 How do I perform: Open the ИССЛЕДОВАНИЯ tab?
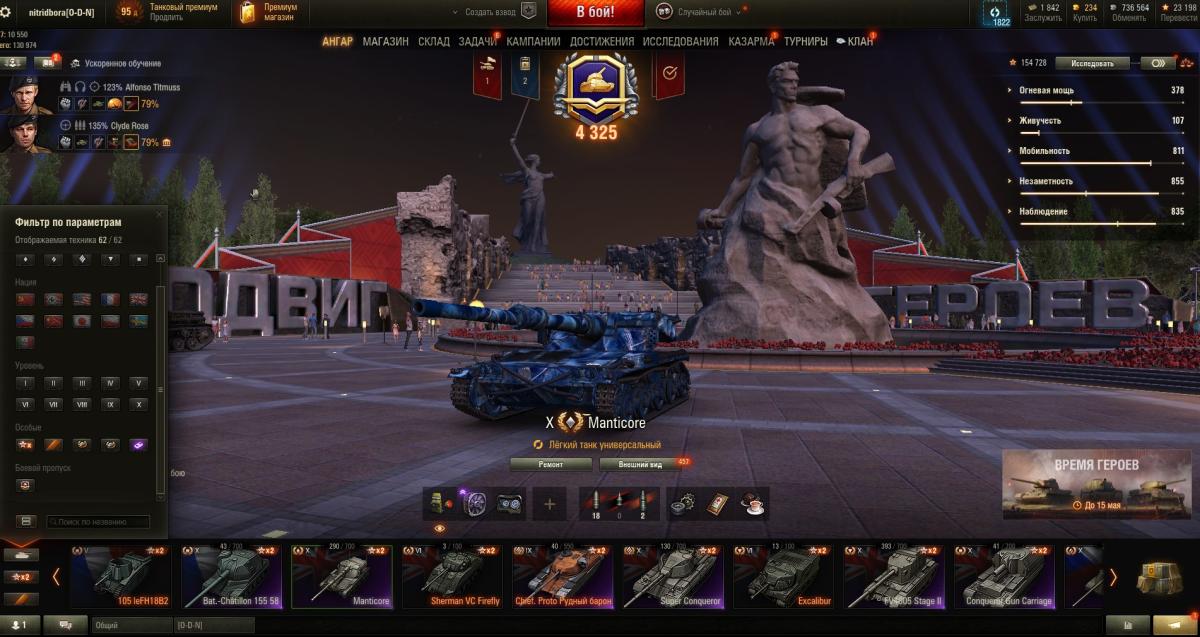[x=680, y=41]
